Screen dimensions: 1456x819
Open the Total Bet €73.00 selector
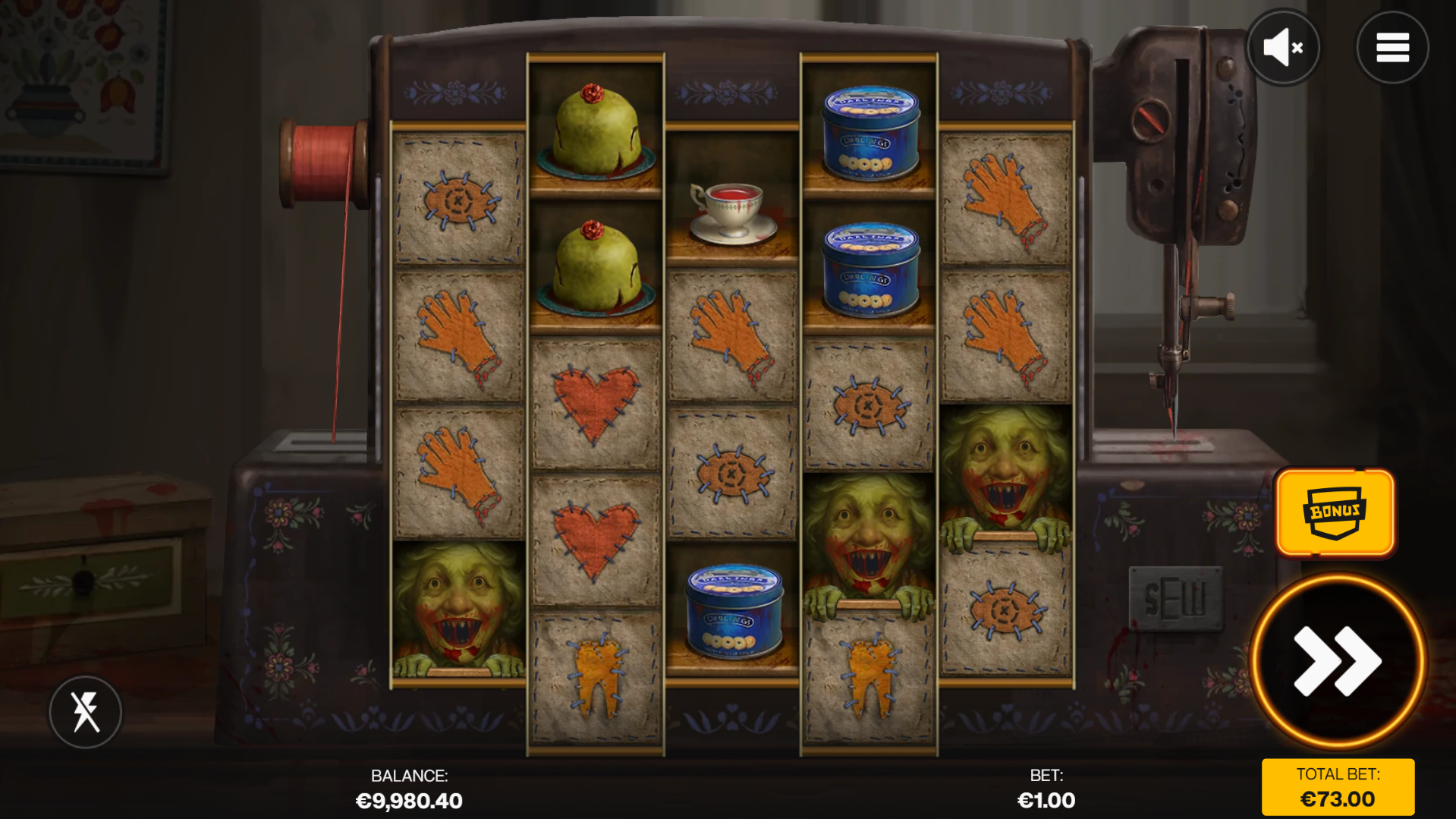[1338, 787]
